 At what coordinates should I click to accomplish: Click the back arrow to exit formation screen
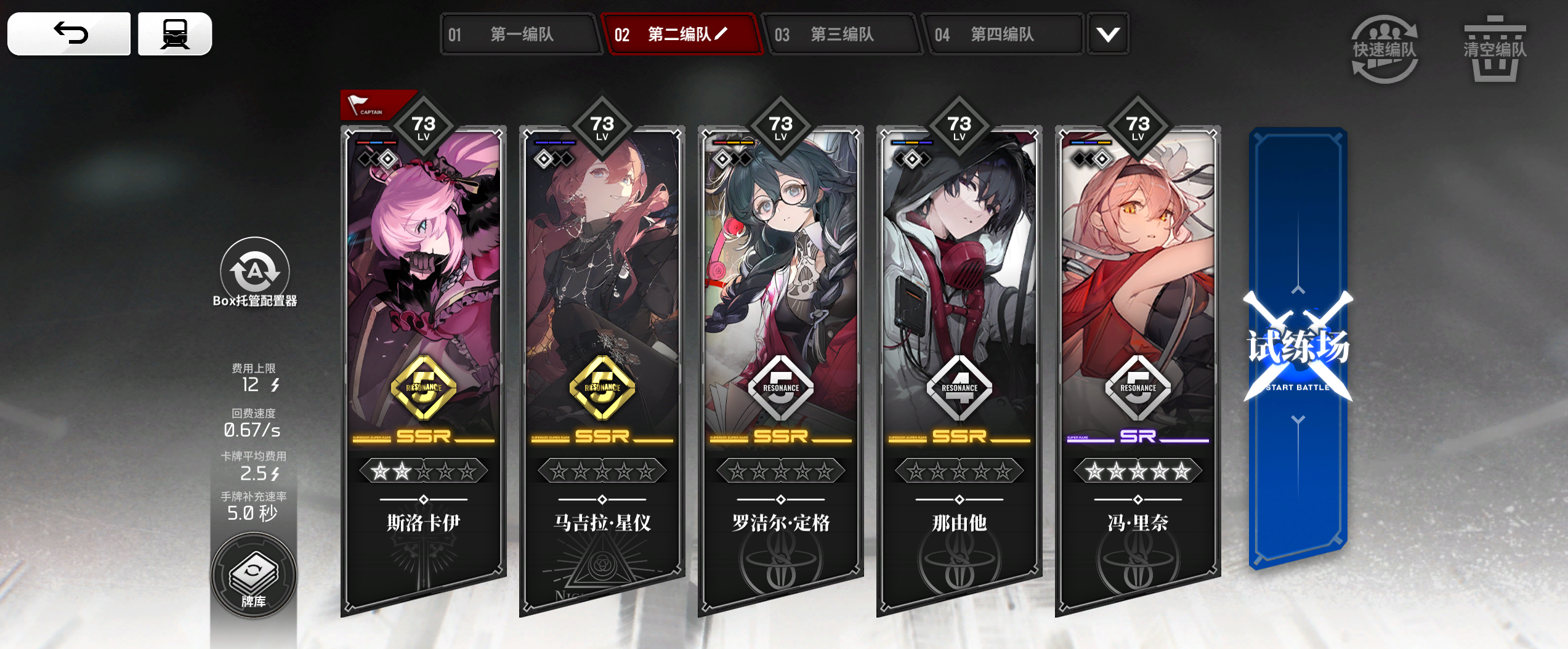68,34
